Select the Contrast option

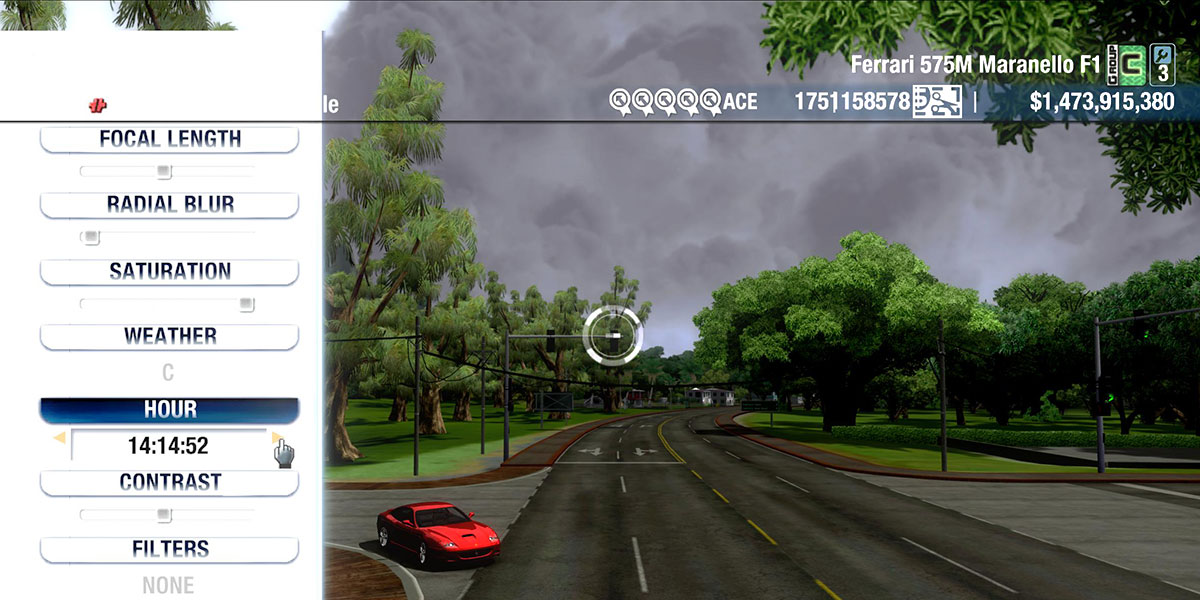(x=169, y=482)
